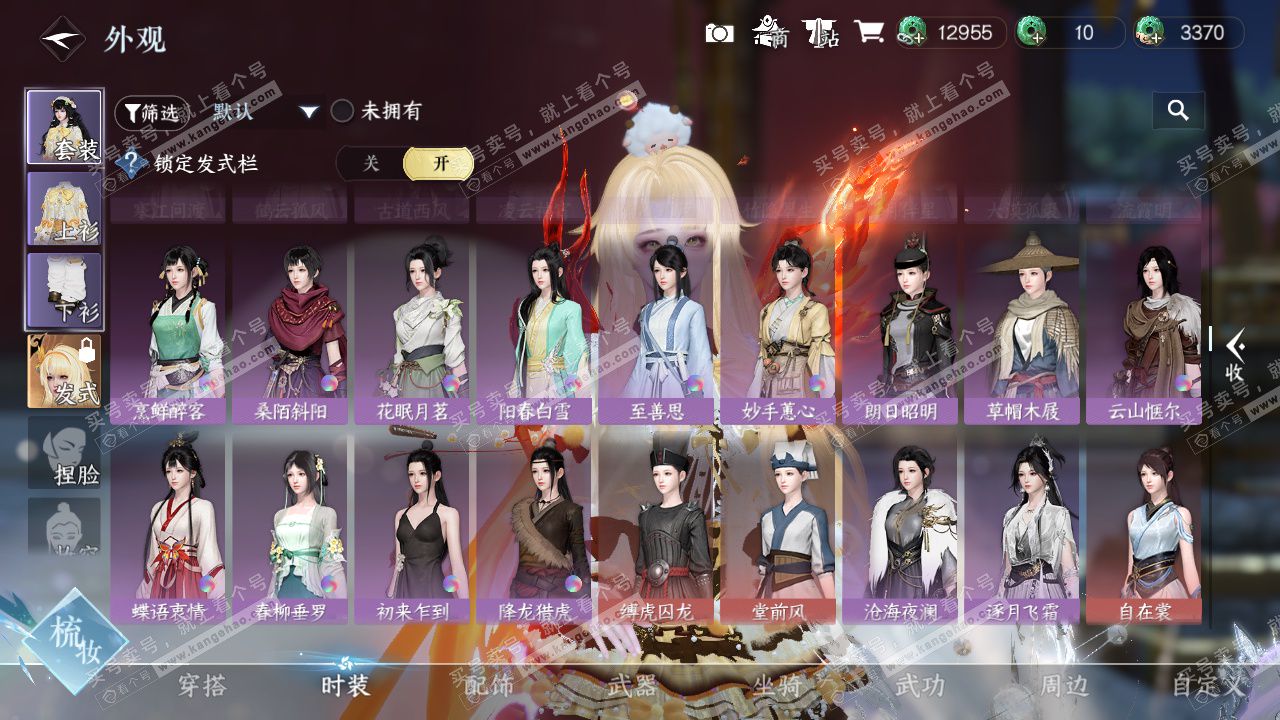Pick the 草帽木屐 straw hat outfit
The width and height of the screenshot is (1280, 720).
point(1022,331)
